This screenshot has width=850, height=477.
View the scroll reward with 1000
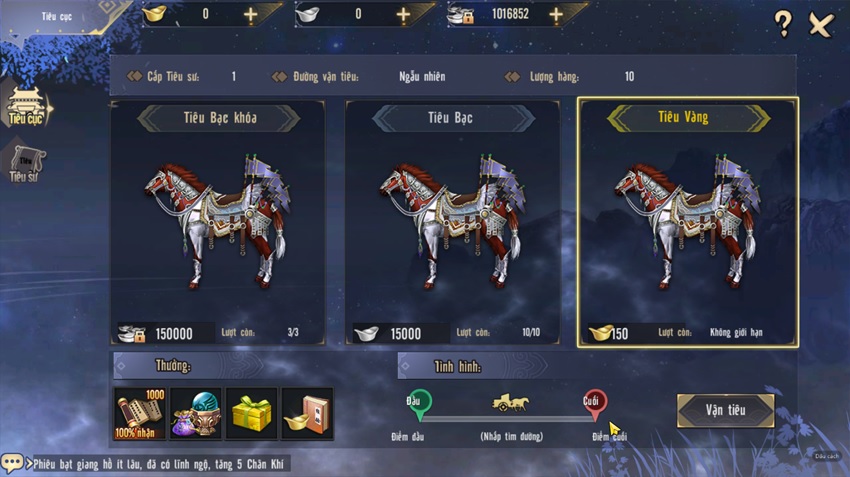click(x=140, y=413)
